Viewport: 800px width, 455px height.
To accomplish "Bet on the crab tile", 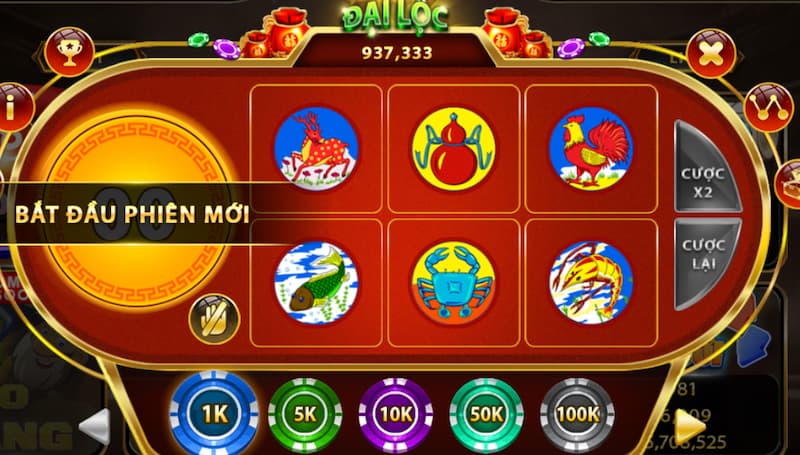I will 453,283.
